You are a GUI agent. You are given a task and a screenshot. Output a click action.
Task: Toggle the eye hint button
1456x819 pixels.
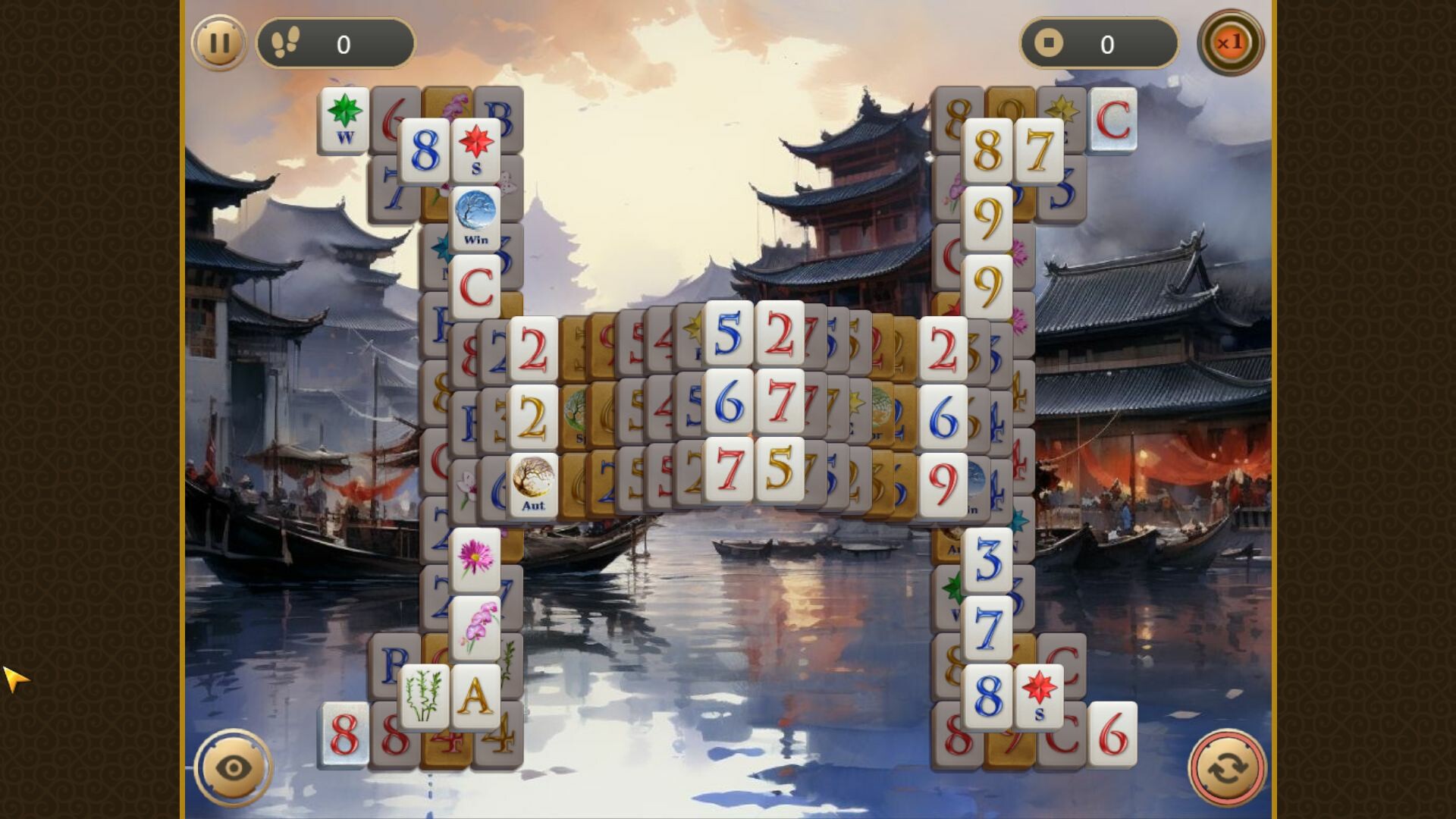point(231,767)
